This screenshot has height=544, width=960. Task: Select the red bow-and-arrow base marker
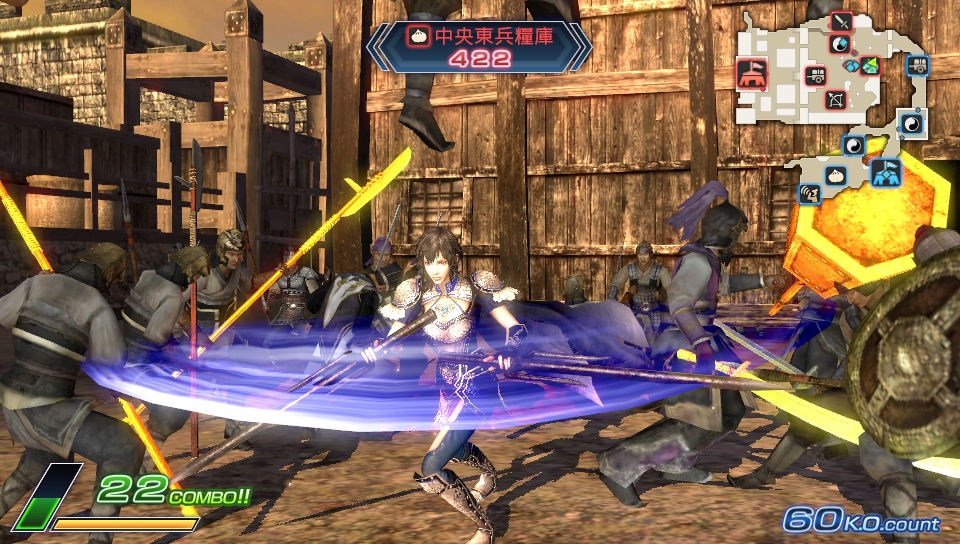pos(835,100)
